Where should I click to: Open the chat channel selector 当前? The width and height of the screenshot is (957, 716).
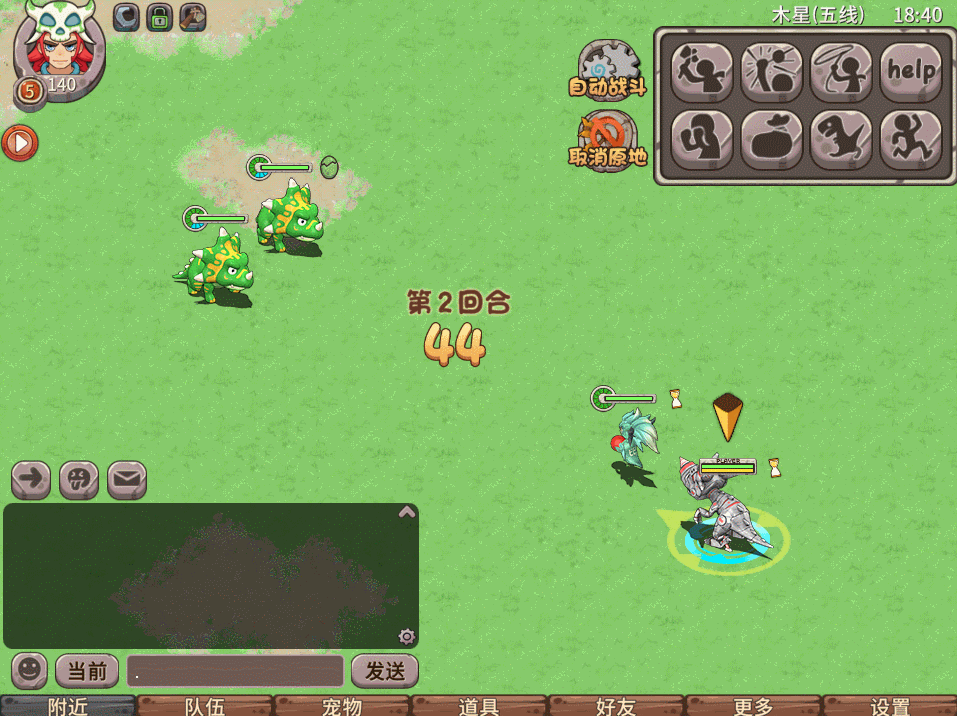(87, 671)
